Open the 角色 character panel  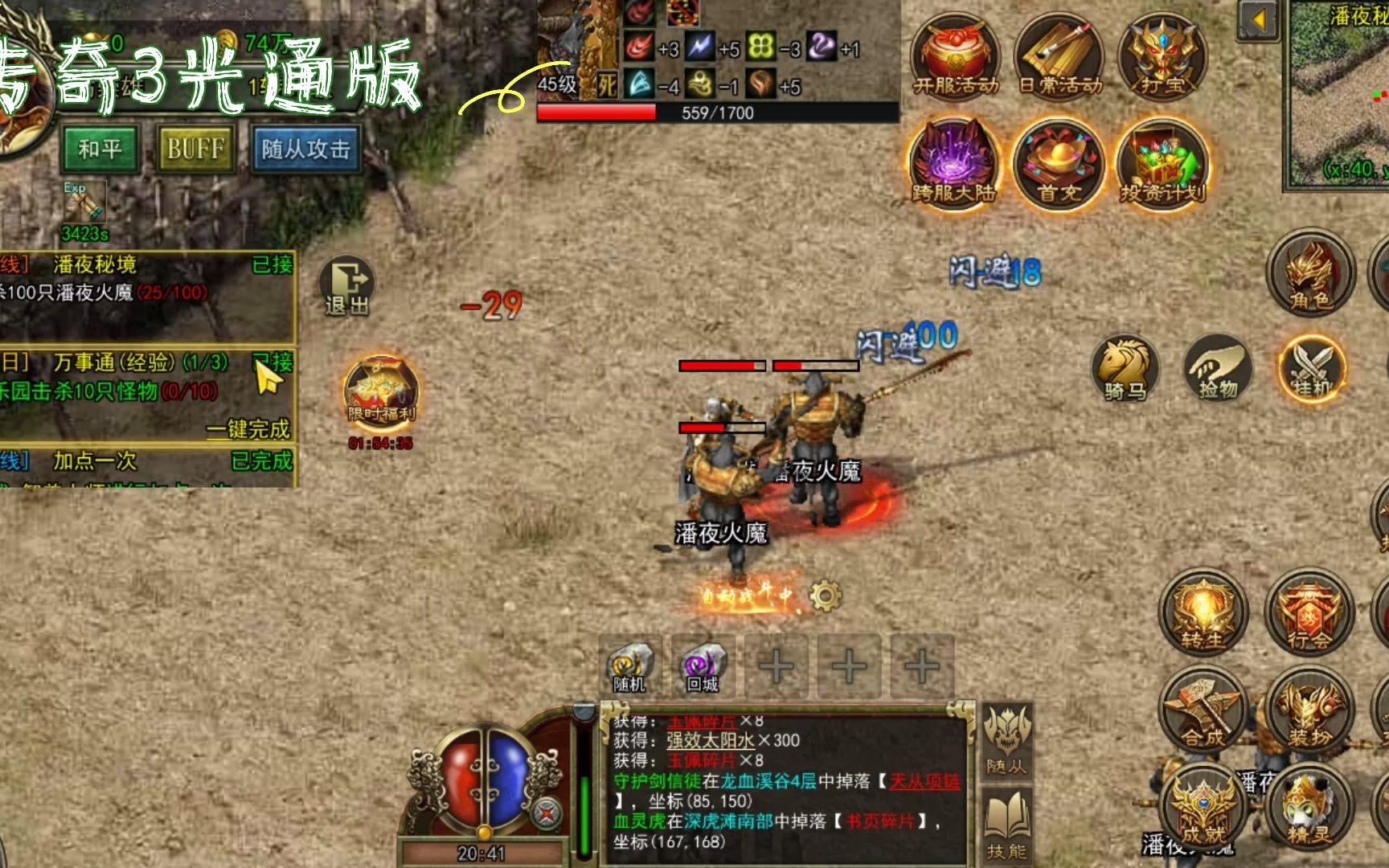(x=1309, y=277)
